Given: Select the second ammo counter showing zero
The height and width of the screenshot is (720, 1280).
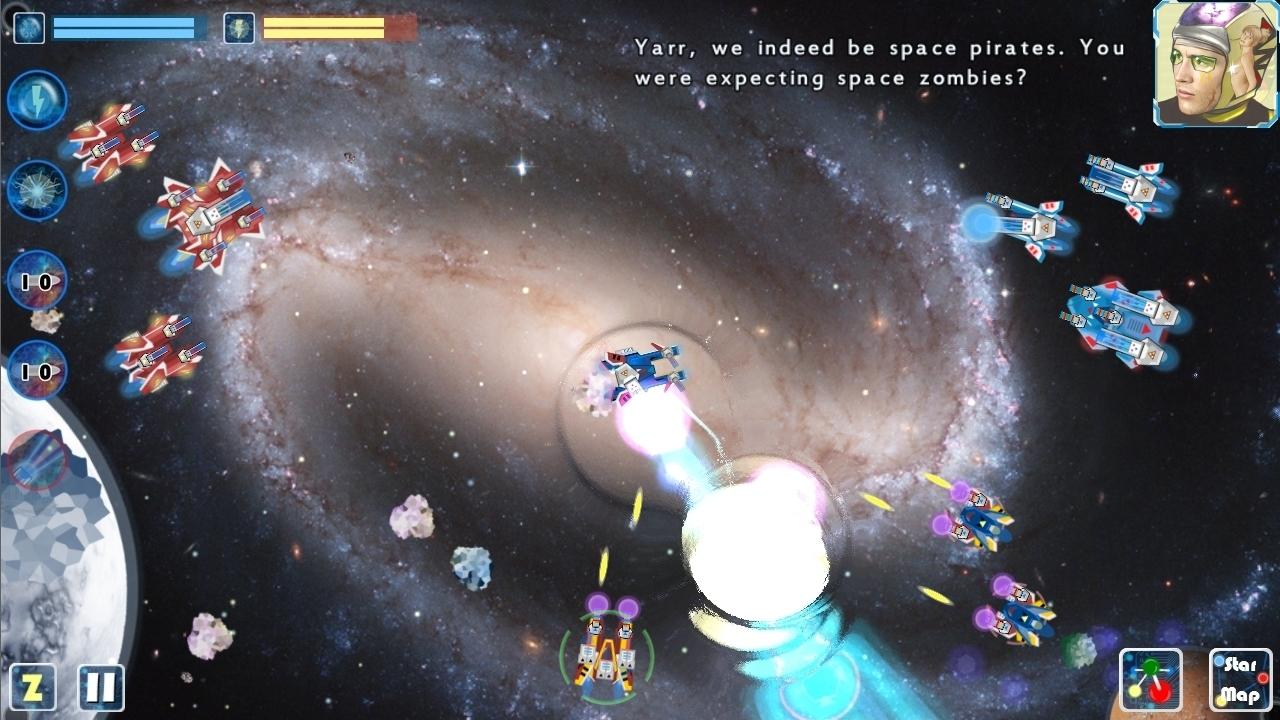Looking at the screenshot, I should (37, 373).
